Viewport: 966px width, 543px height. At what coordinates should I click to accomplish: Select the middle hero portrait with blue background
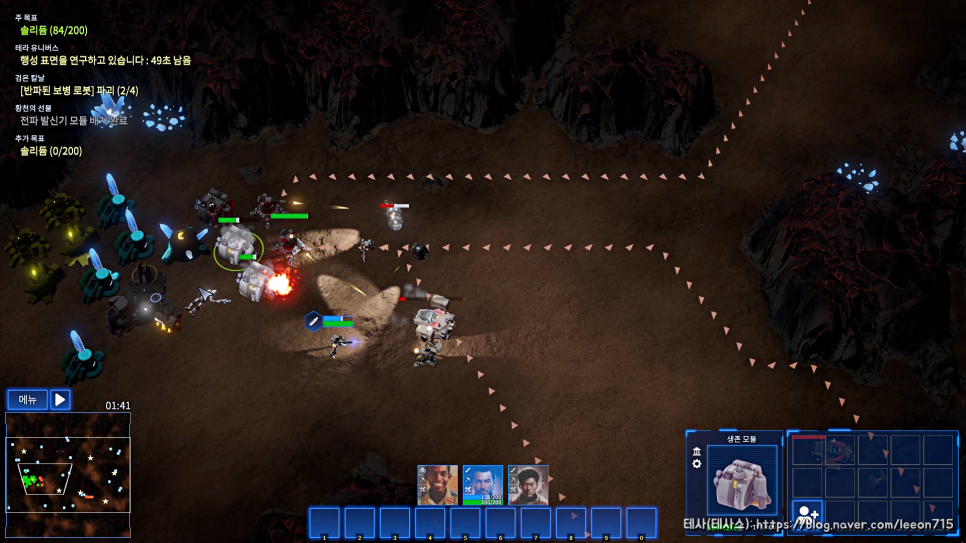coord(483,485)
